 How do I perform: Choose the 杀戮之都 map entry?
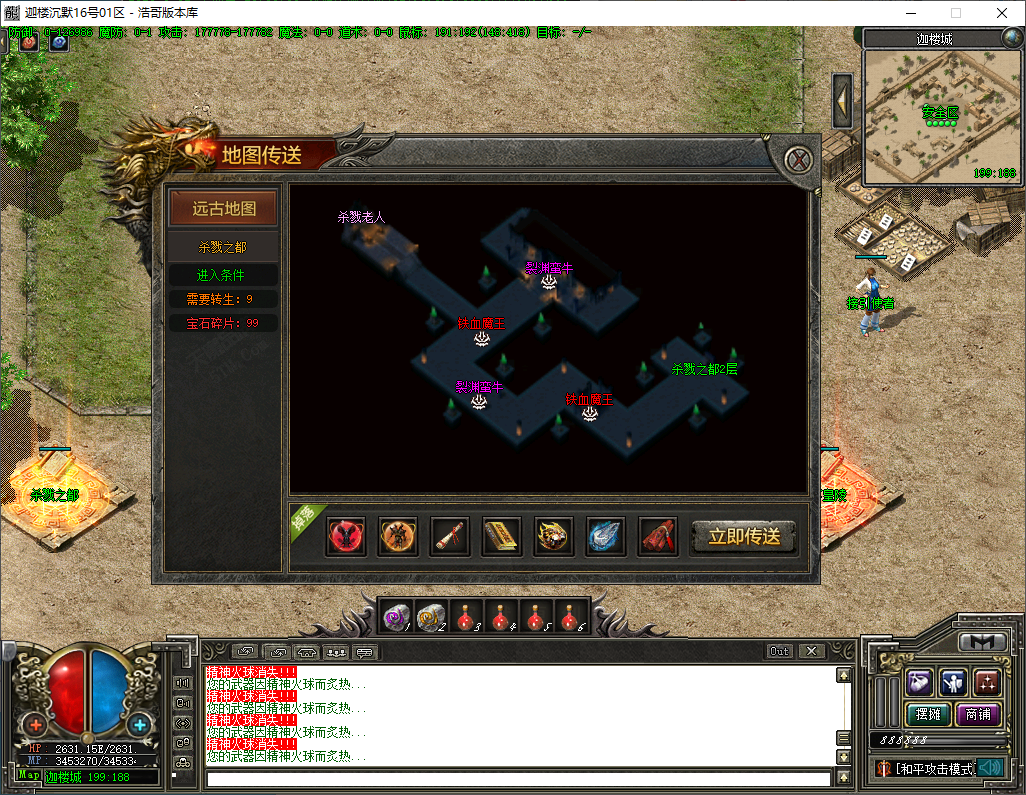[x=223, y=246]
